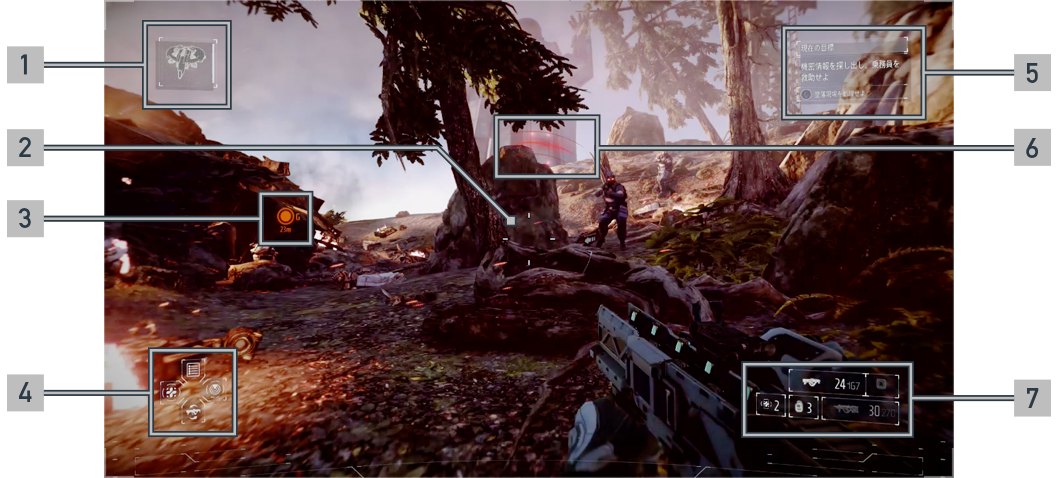The image size is (1060, 478).
Task: Click the adrenaline pack slot showing 2
Action: click(x=769, y=406)
